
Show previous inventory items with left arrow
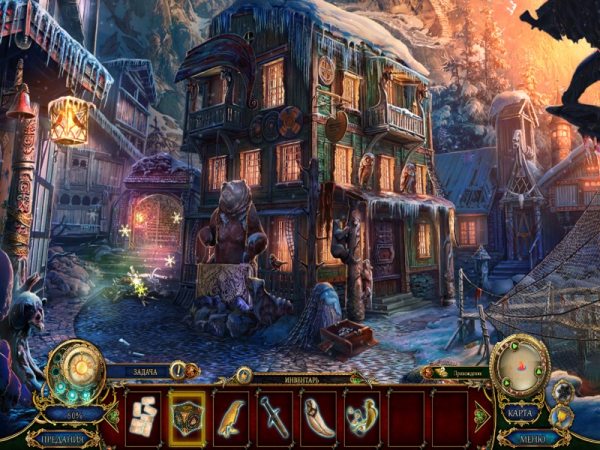point(113,417)
